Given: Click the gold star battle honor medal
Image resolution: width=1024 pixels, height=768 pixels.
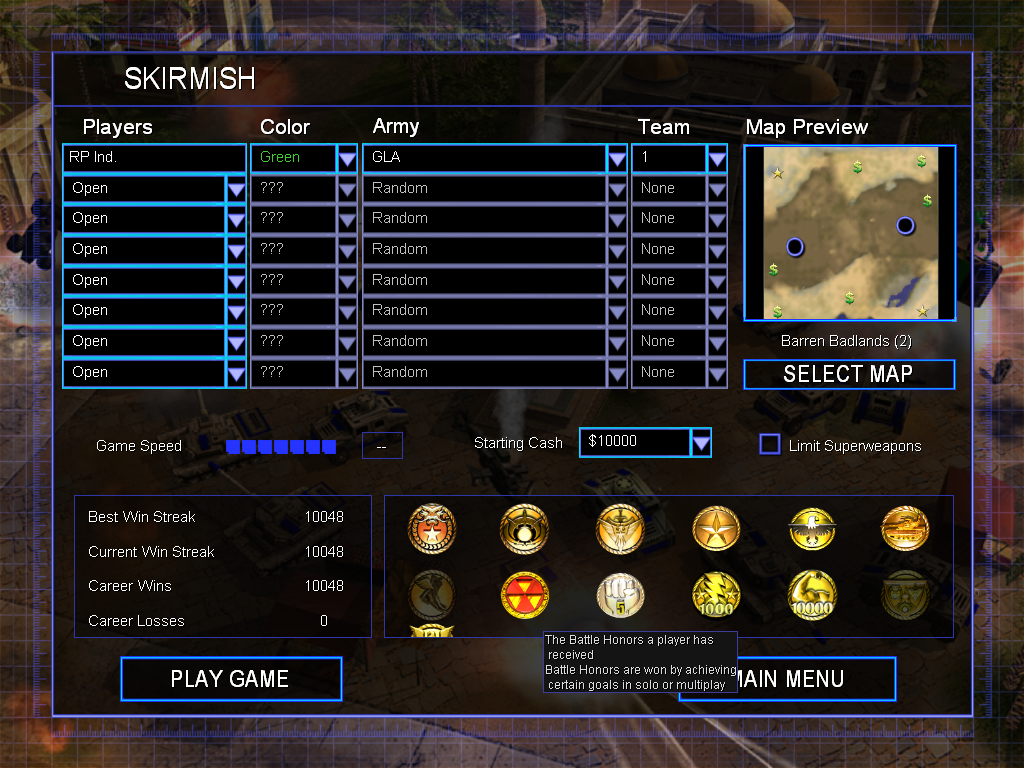Looking at the screenshot, I should [x=717, y=529].
